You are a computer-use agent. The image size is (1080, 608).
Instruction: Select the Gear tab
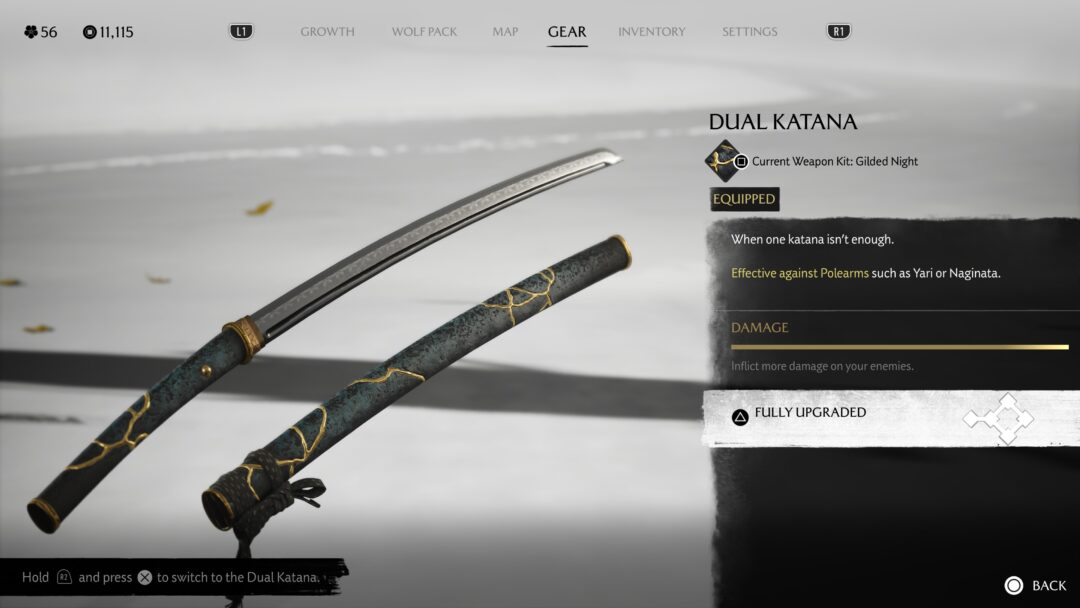tap(567, 32)
